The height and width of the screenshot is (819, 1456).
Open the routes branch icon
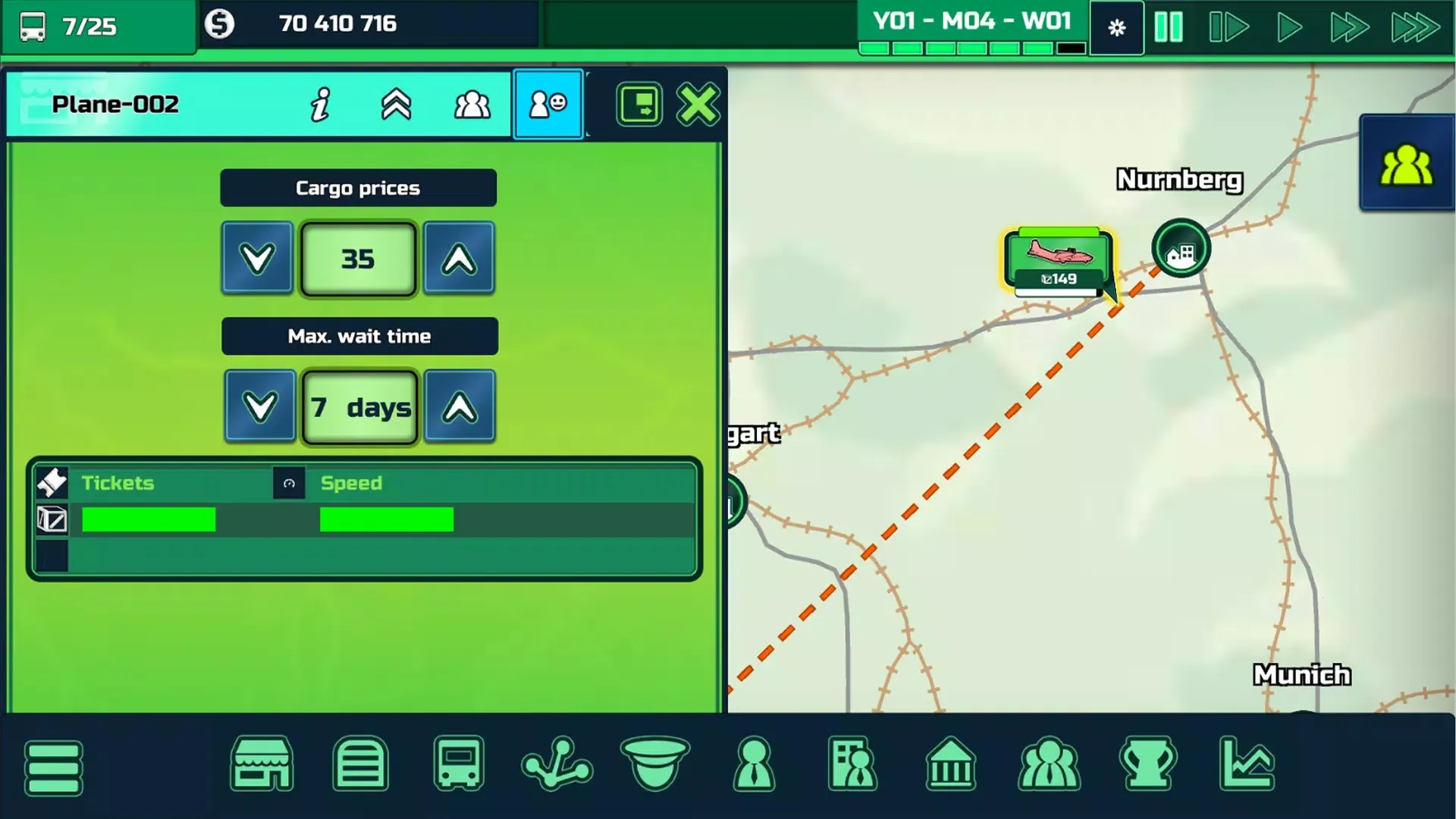[x=557, y=764]
